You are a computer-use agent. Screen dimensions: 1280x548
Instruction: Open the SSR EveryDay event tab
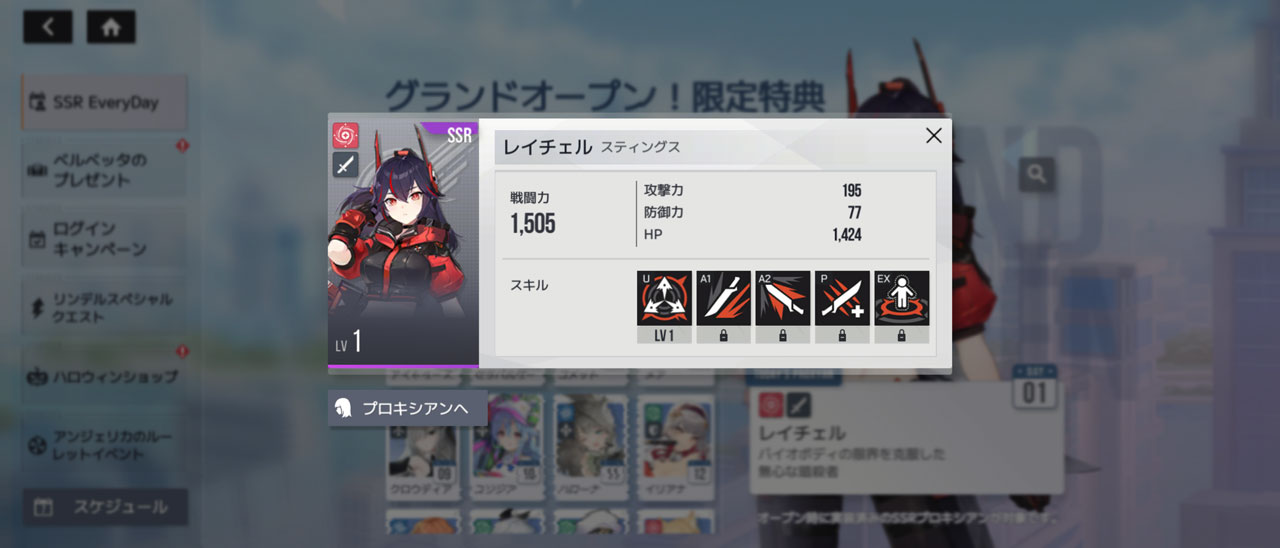pyautogui.click(x=104, y=102)
